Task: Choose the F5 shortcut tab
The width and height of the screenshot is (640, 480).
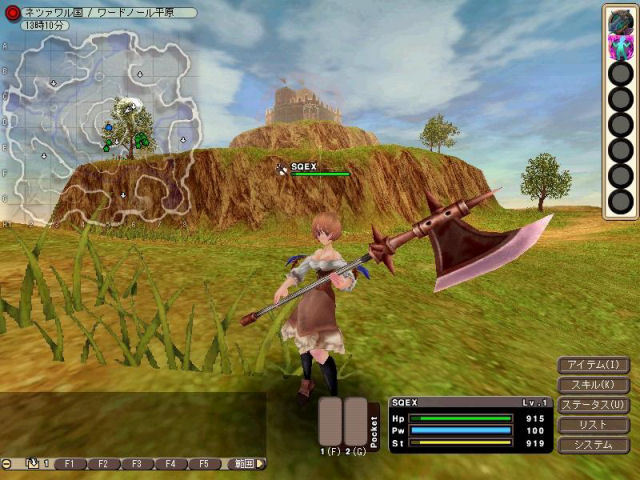Action: [204, 464]
